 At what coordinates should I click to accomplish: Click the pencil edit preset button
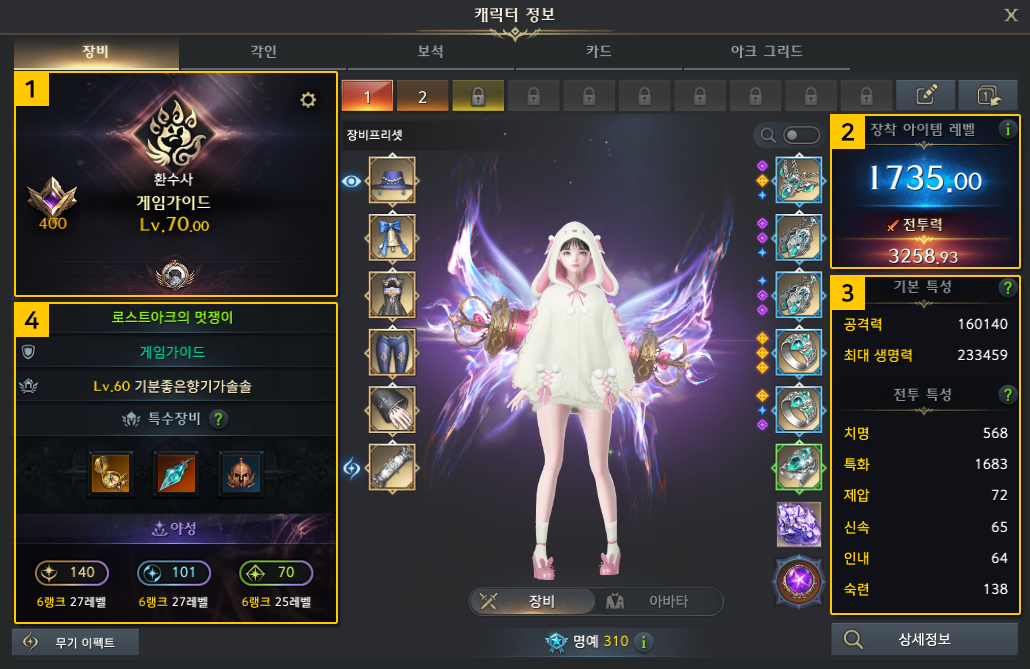pos(925,96)
